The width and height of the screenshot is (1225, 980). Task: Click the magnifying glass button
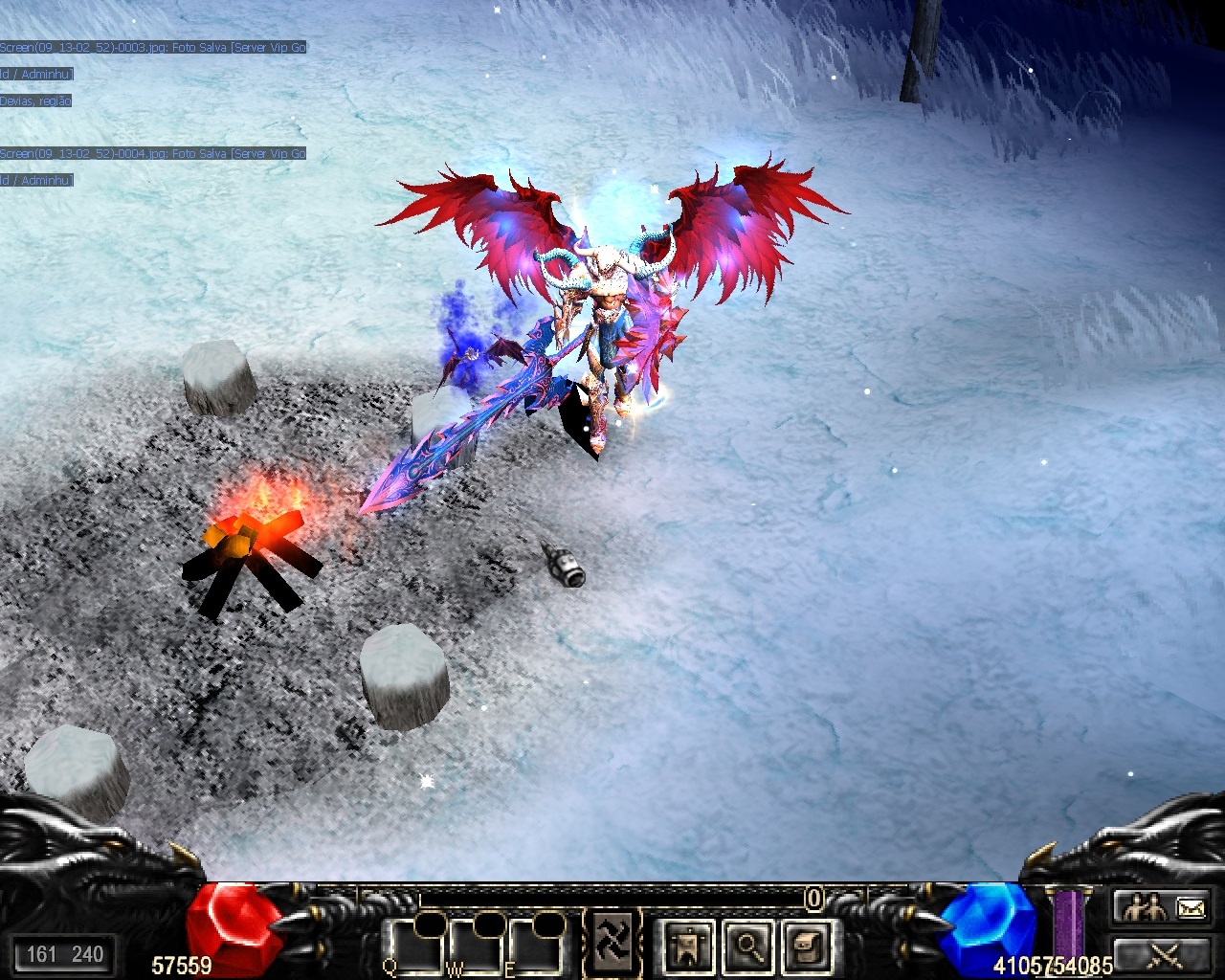click(747, 946)
